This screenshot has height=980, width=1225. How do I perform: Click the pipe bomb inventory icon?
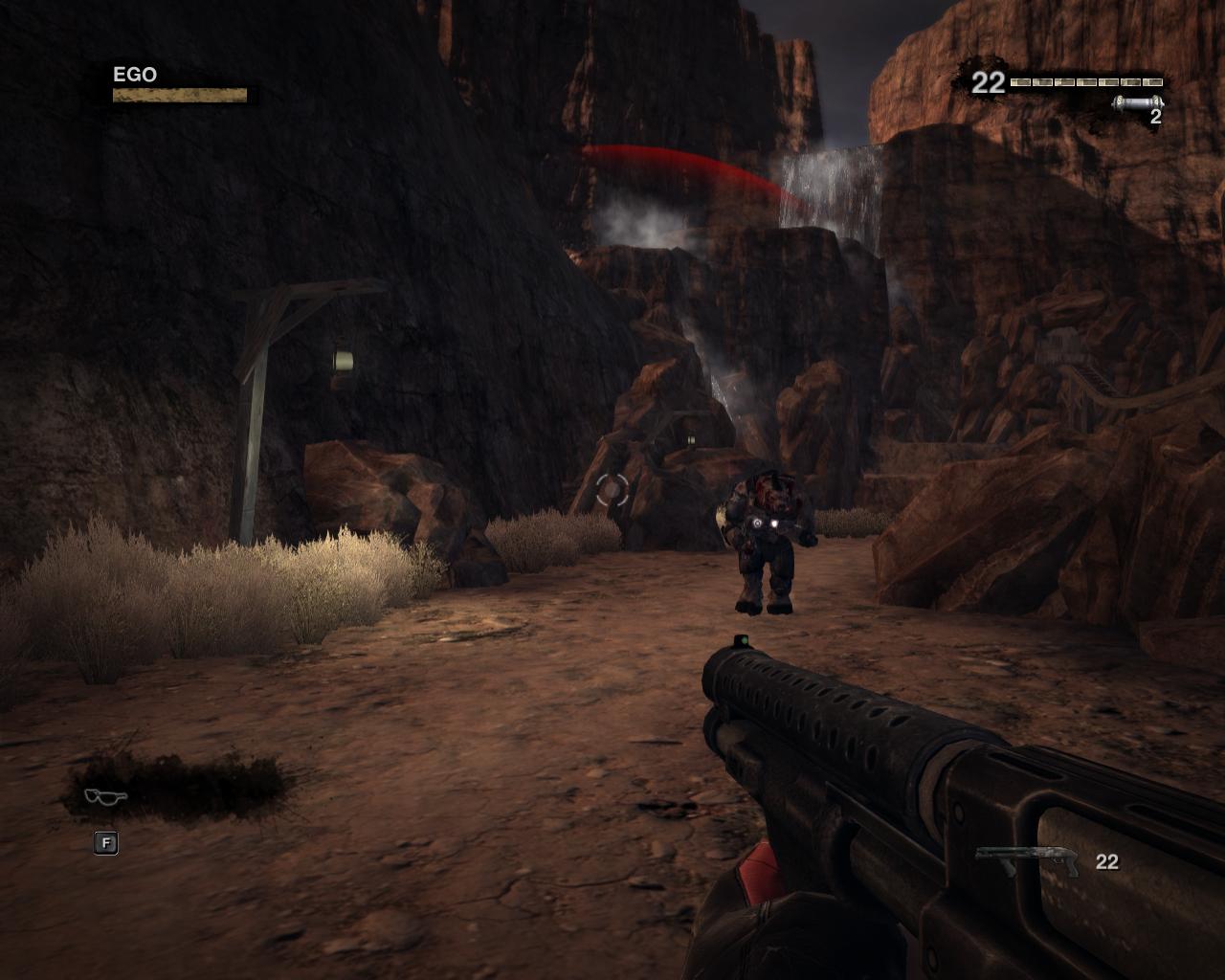(x=1137, y=102)
